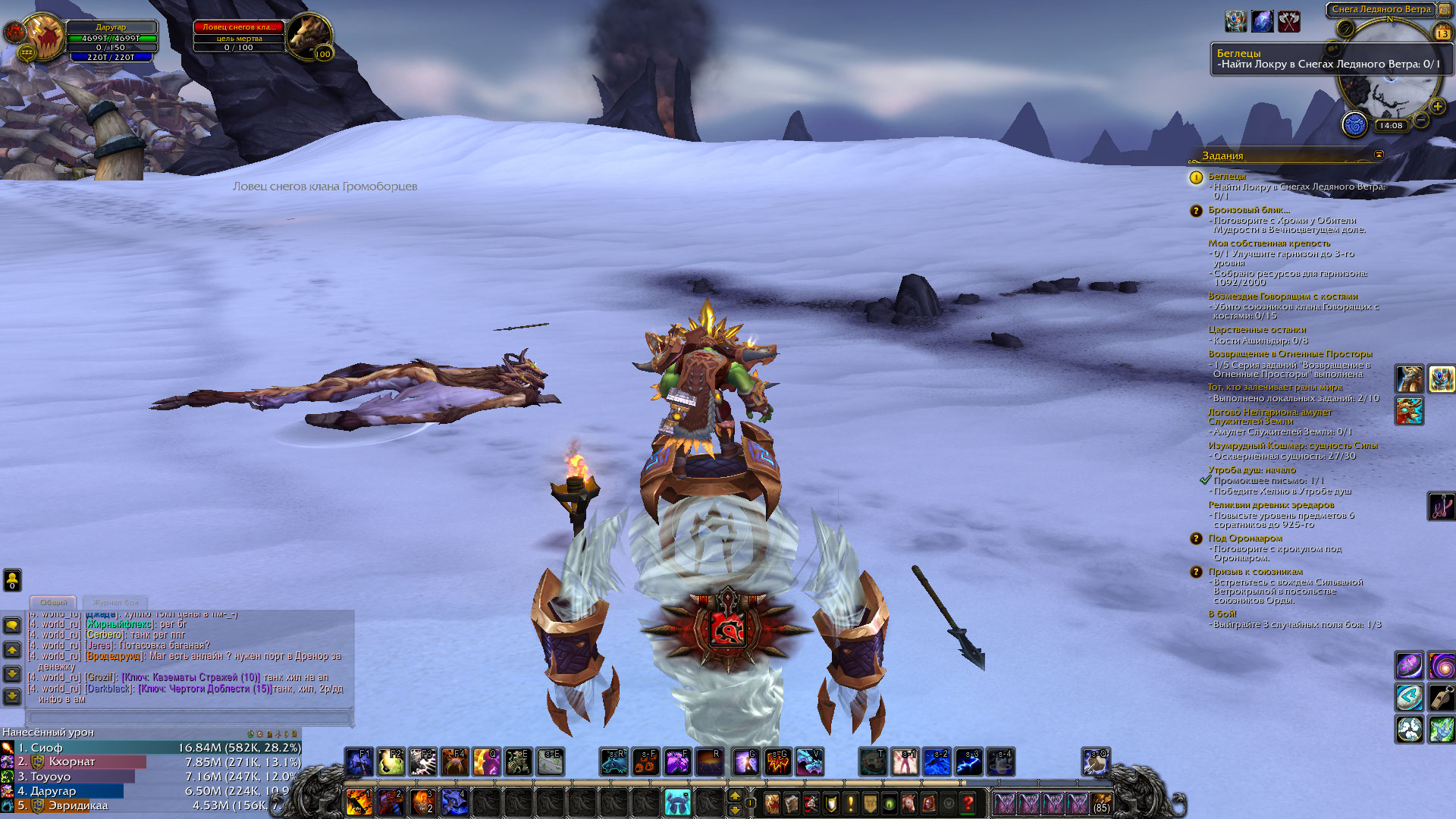
Task: Open the backpack slot showing 85
Action: tap(1101, 802)
